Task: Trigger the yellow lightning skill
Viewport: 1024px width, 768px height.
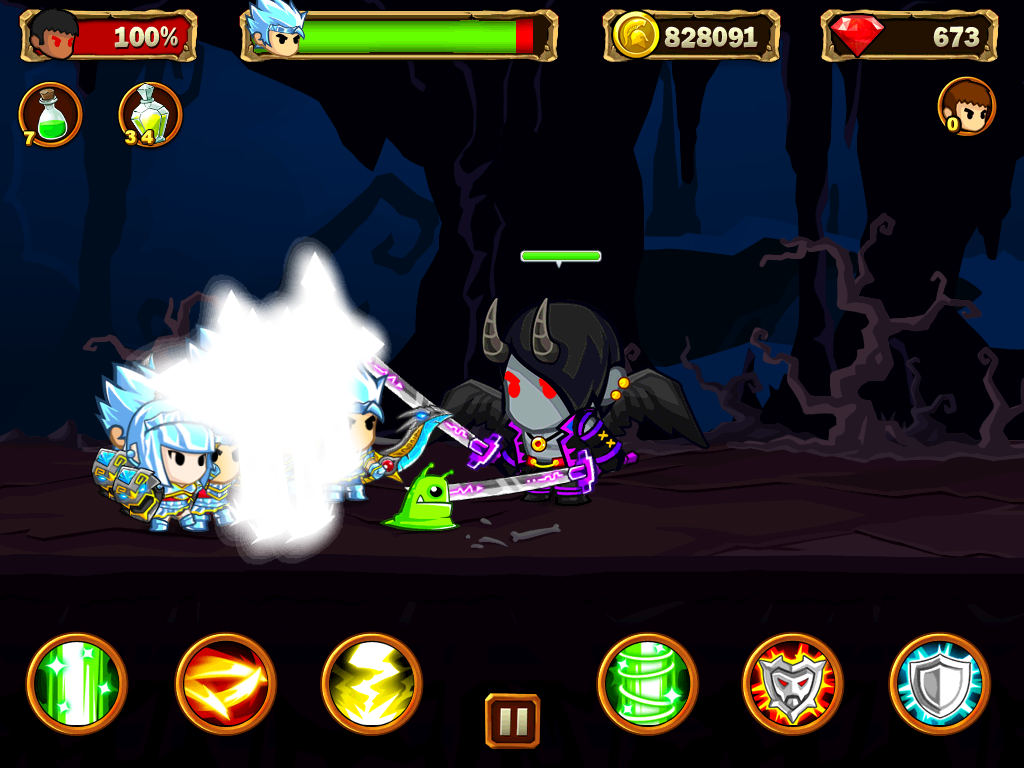Action: [372, 684]
